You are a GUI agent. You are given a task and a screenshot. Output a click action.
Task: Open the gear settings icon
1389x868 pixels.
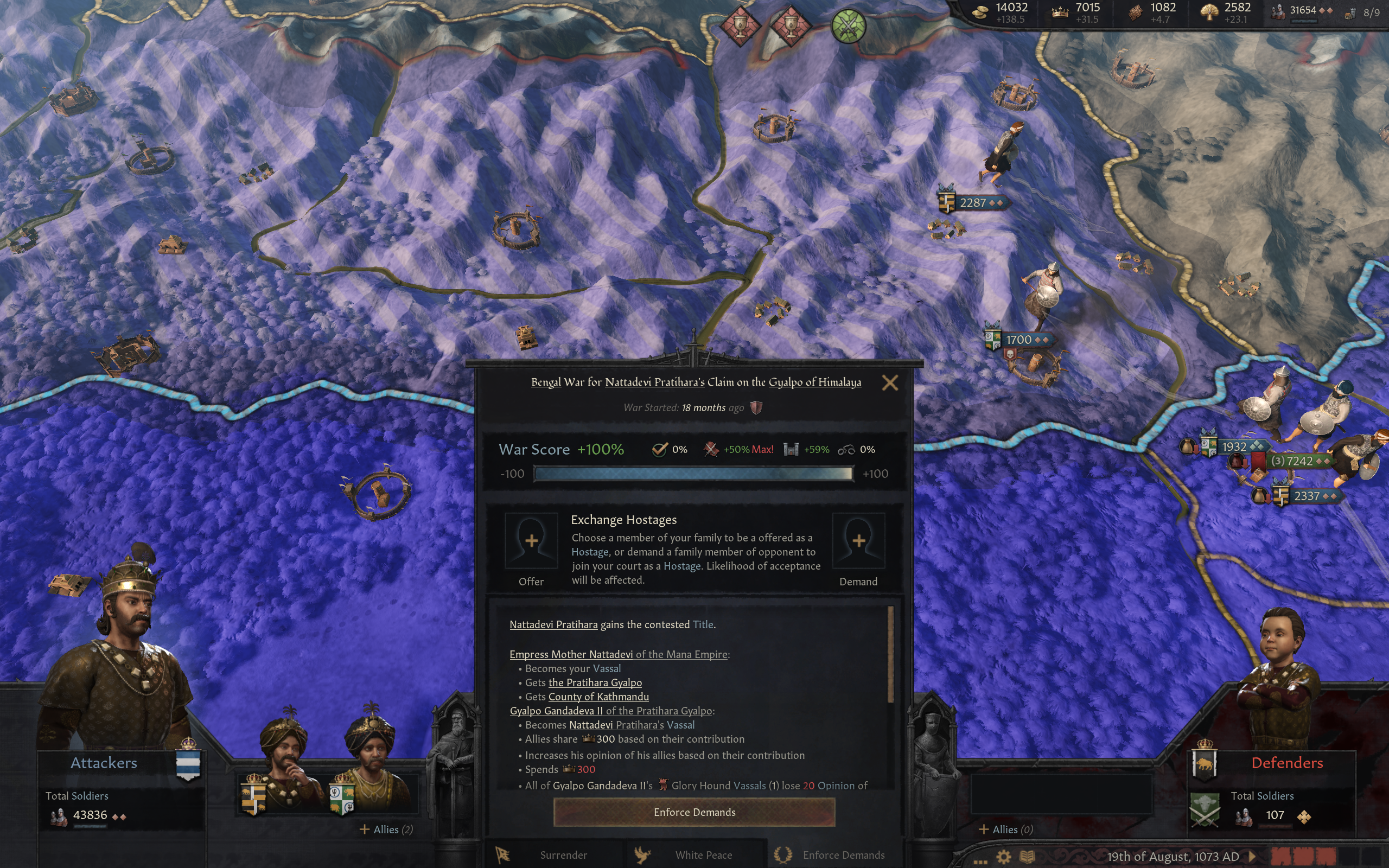1003,857
